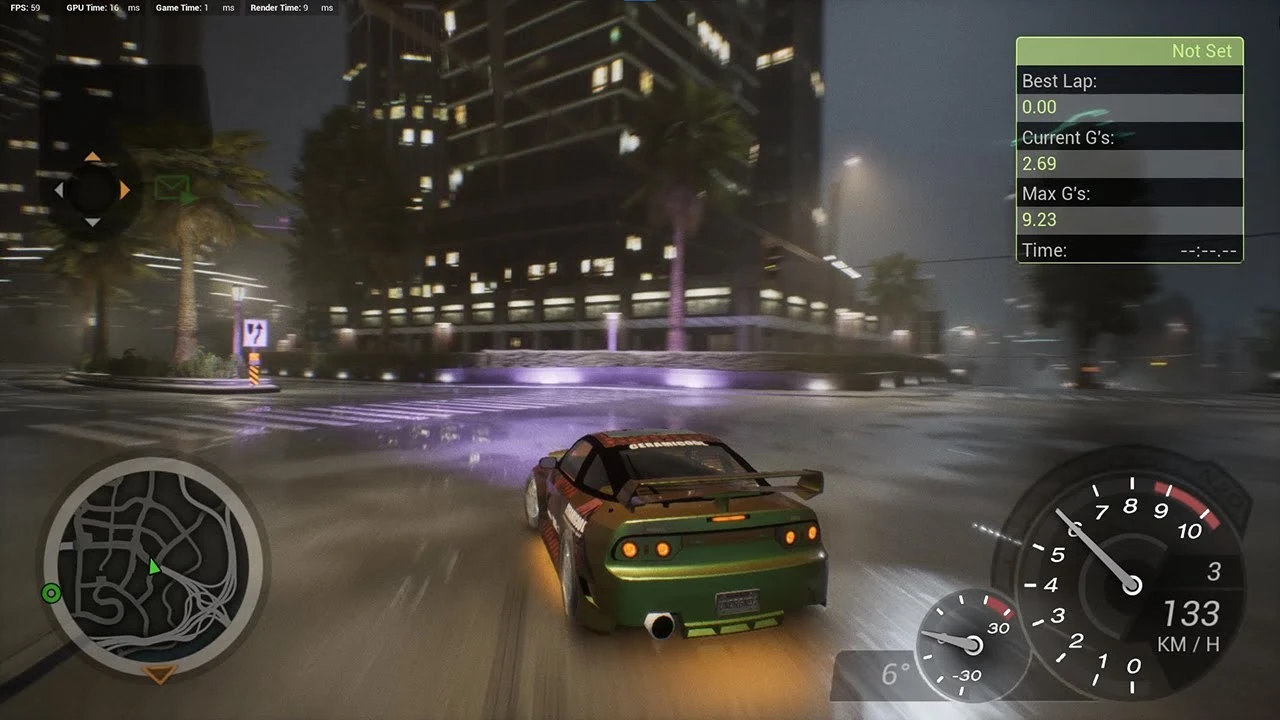1280x720 pixels.
Task: Expand the orange chevron under the minimap
Action: coord(155,676)
